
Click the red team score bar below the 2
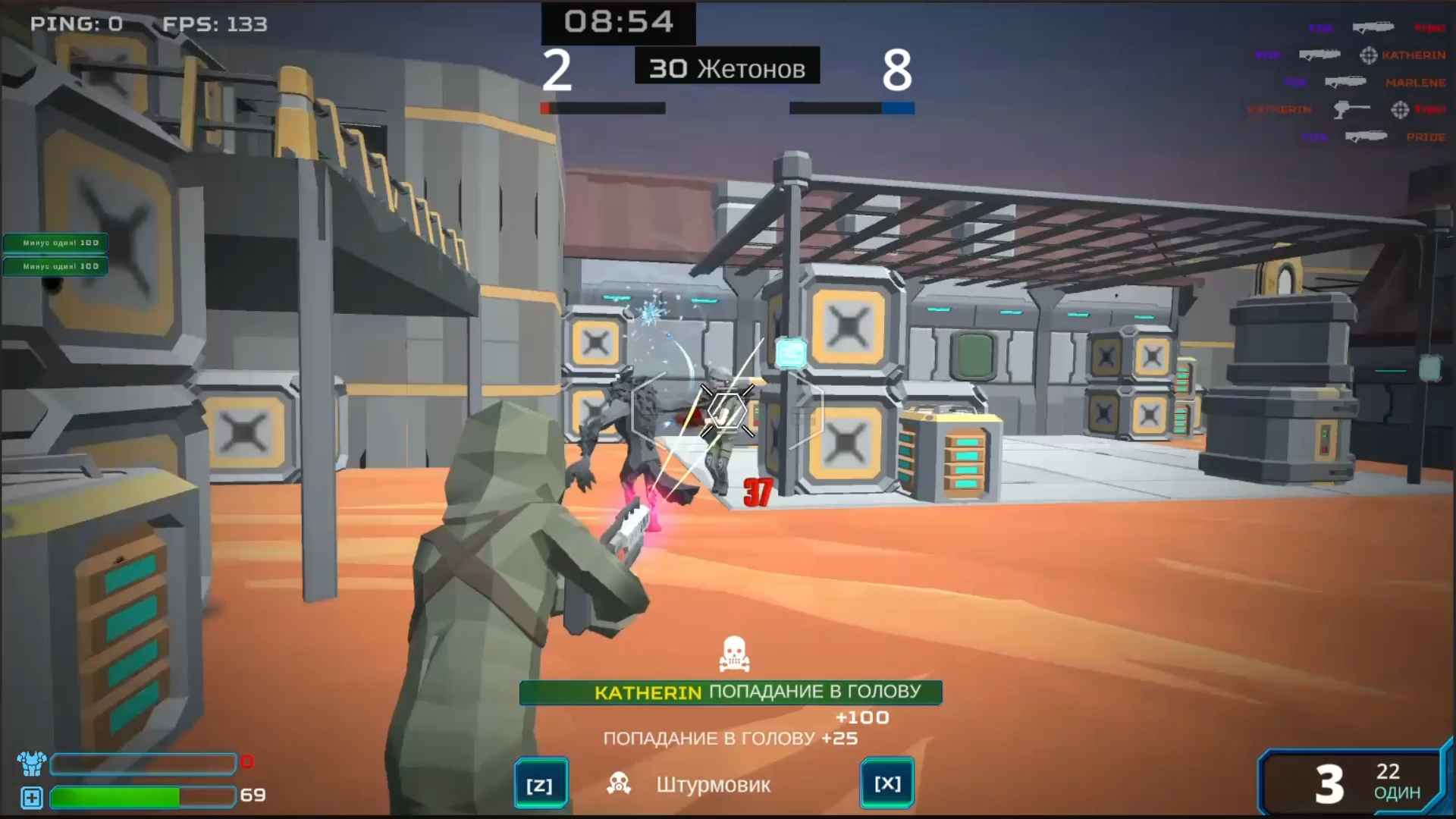pos(603,108)
